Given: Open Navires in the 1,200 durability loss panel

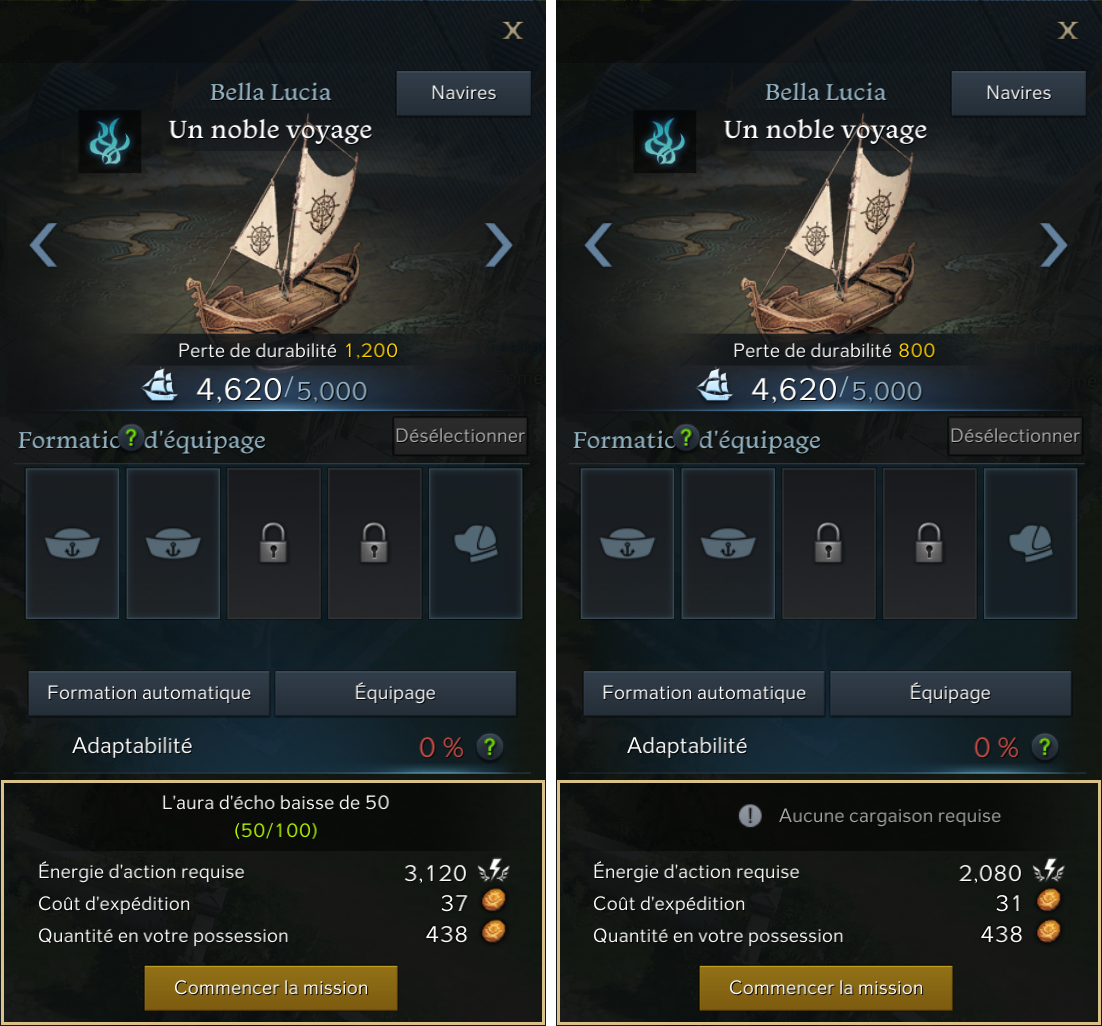Looking at the screenshot, I should tap(463, 93).
